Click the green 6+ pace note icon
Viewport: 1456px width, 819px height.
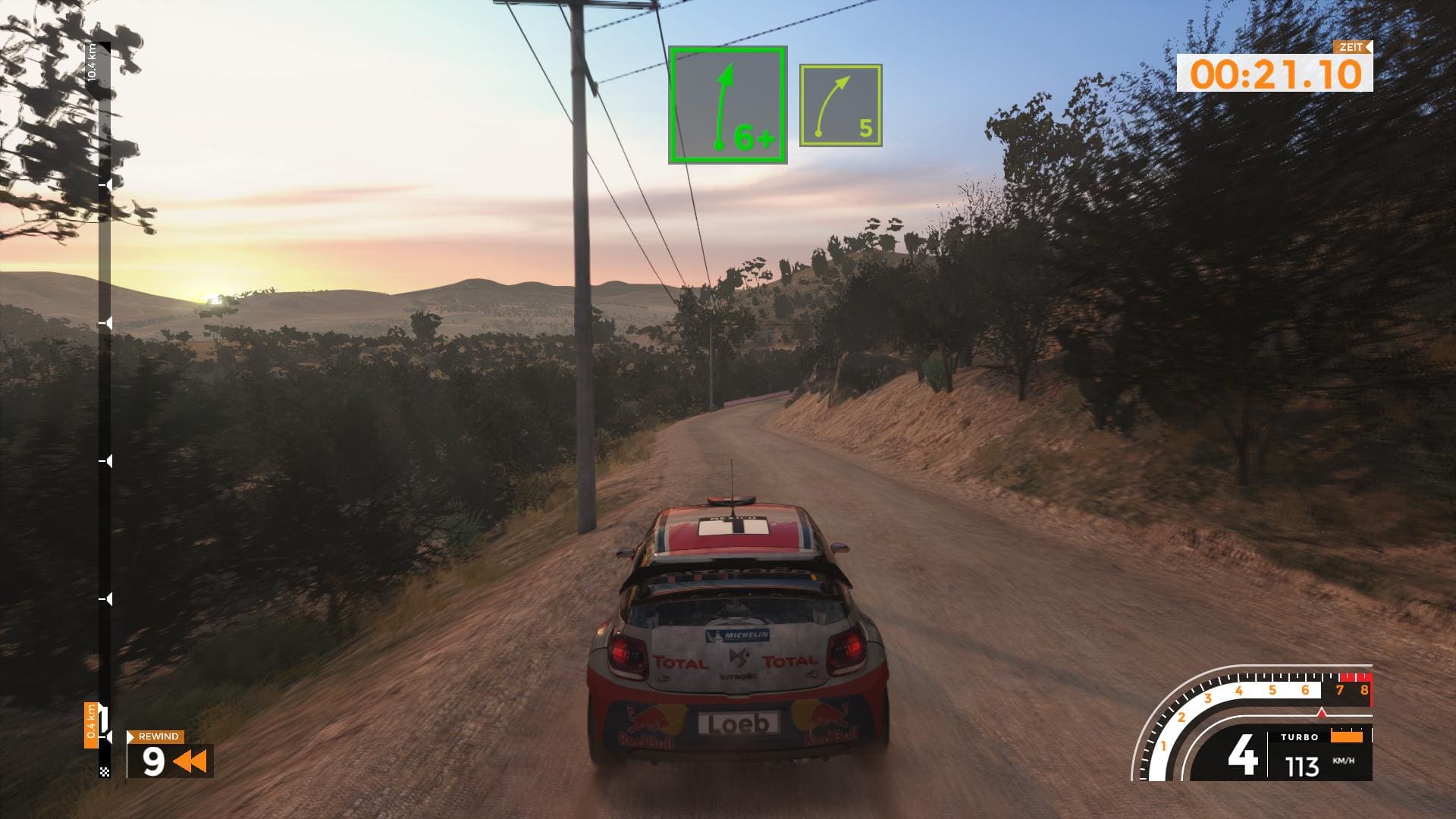[x=727, y=105]
